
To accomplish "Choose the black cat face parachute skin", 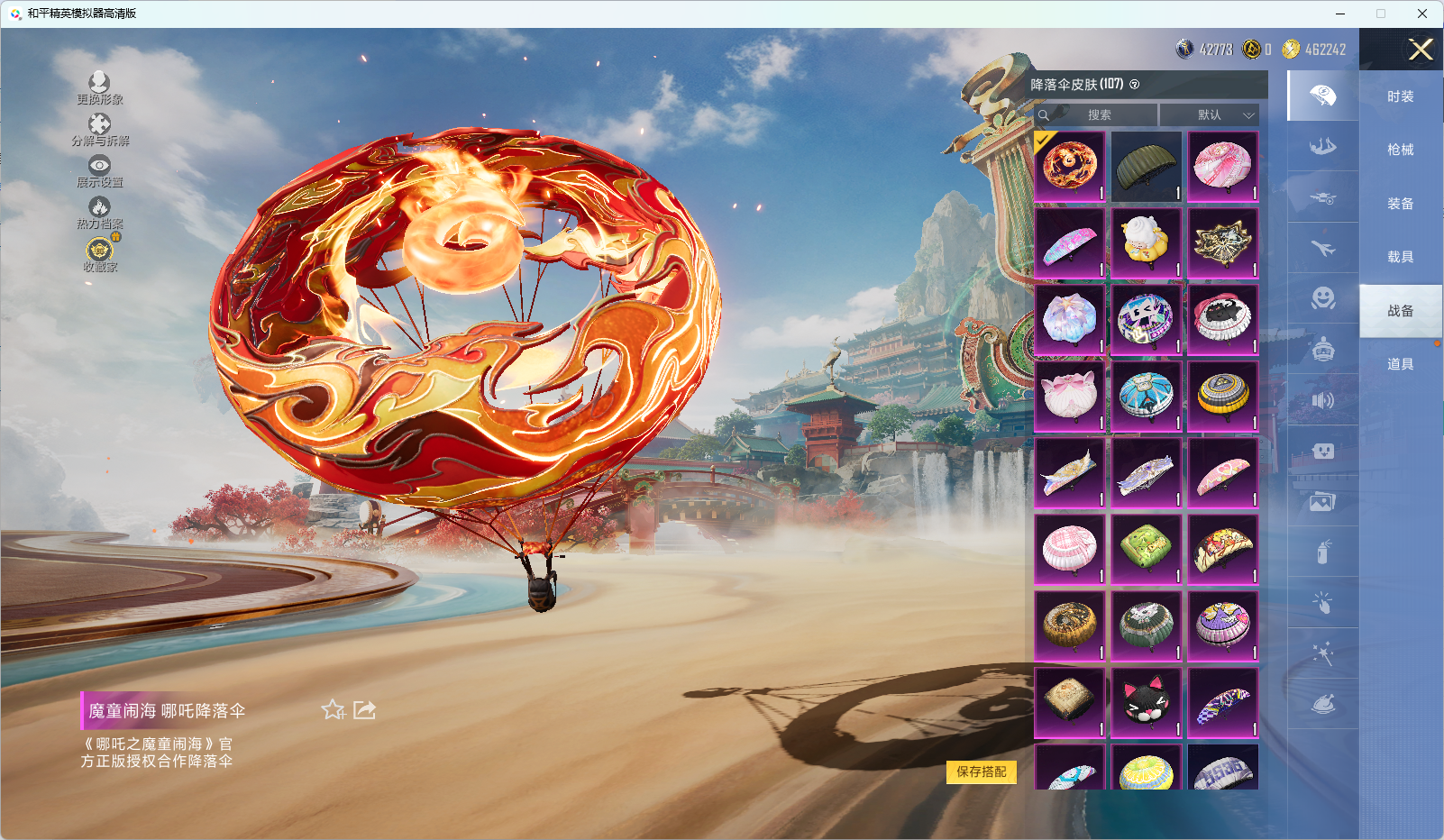I will coord(1146,702).
